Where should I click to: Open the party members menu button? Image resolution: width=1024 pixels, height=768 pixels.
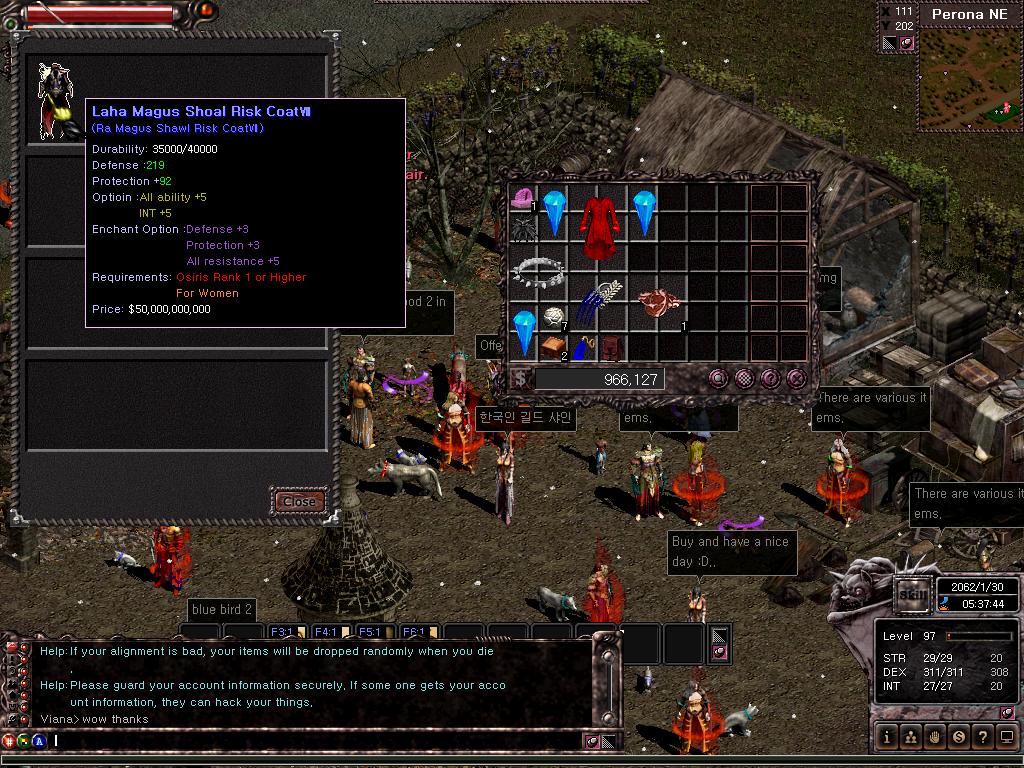pyautogui.click(x=911, y=737)
